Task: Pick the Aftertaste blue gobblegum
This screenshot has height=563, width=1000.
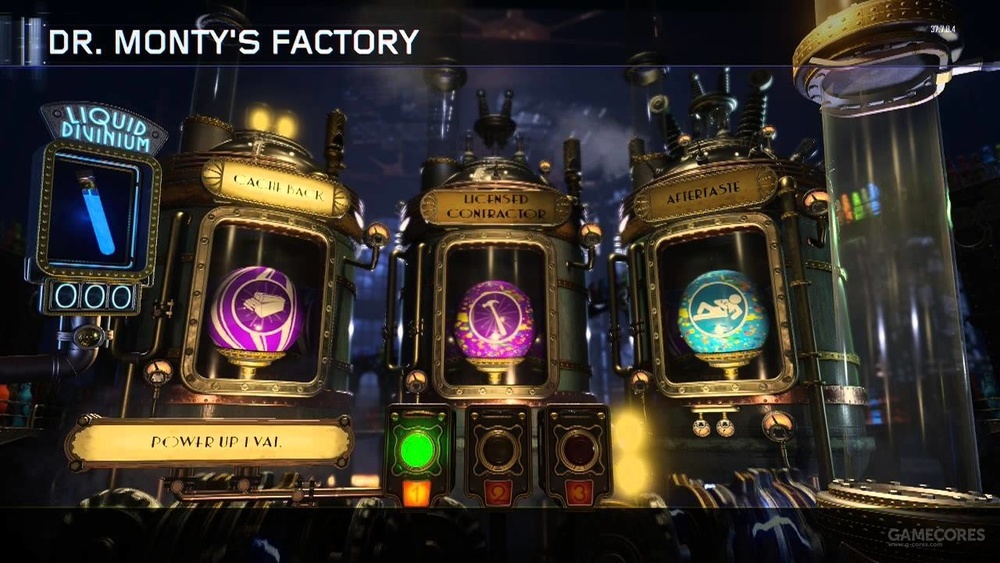Action: point(721,312)
